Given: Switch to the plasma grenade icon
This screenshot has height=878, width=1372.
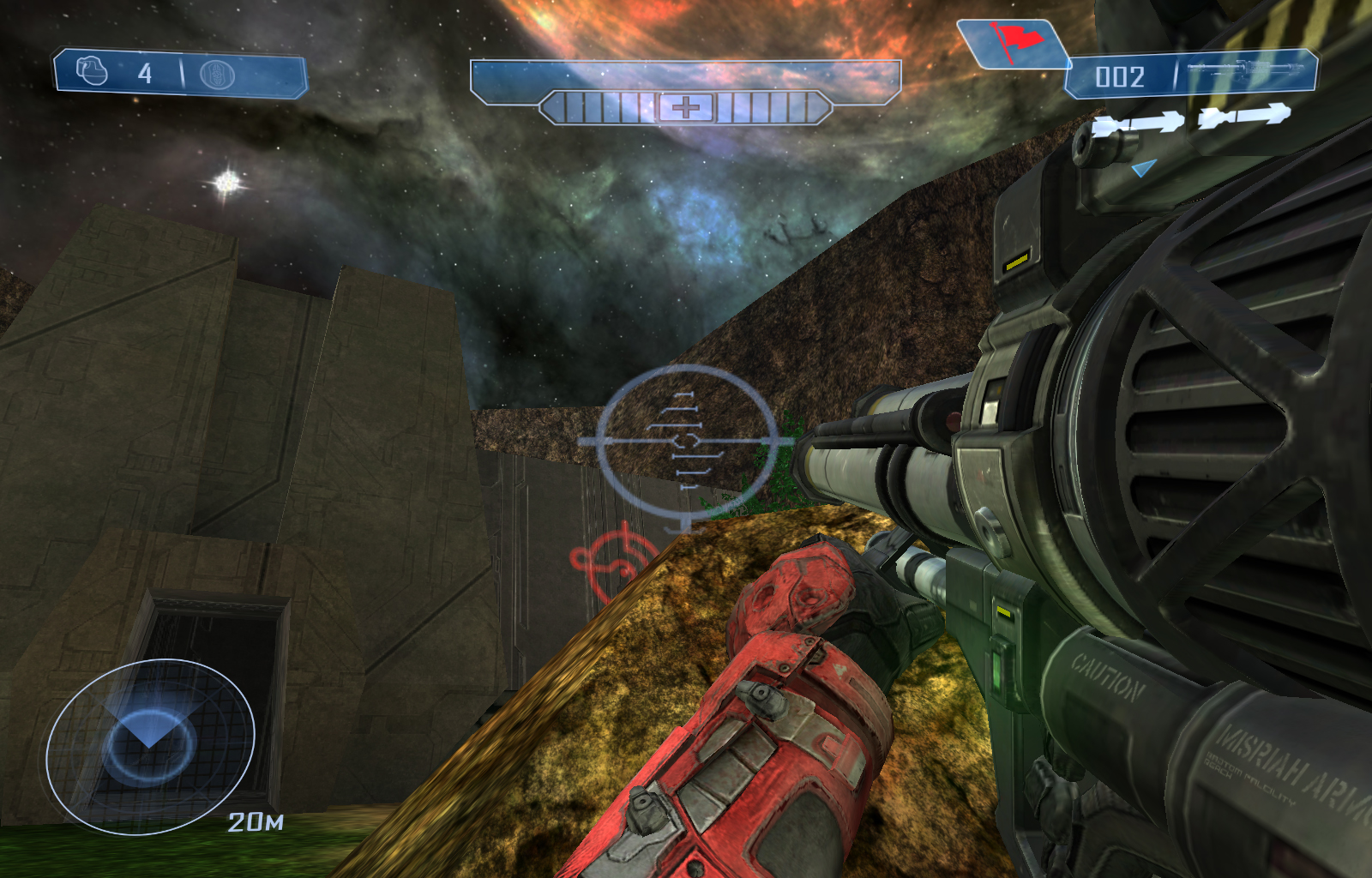Looking at the screenshot, I should tap(217, 75).
